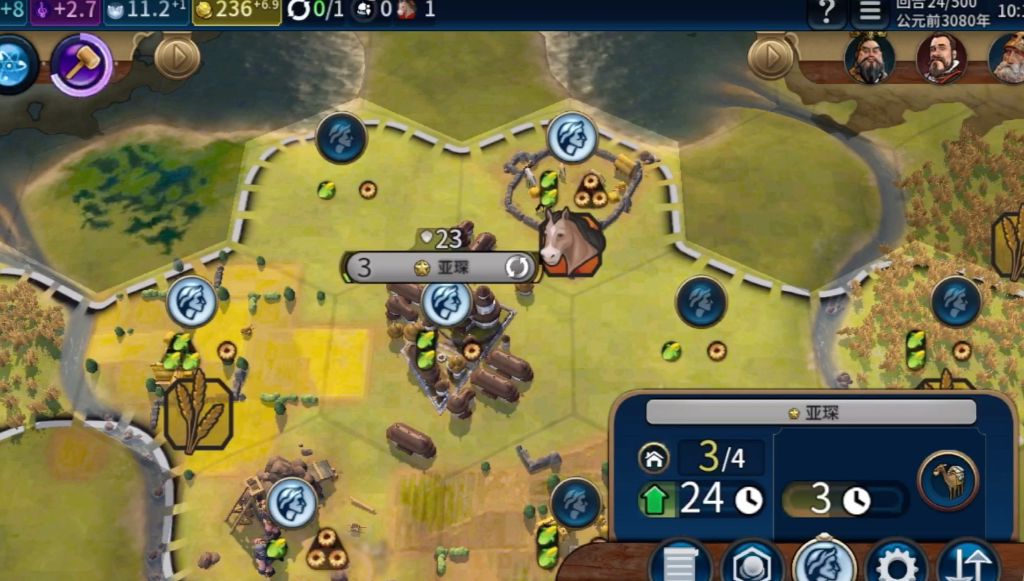Open the city details list button
Image resolution: width=1024 pixels, height=581 pixels.
(680, 563)
